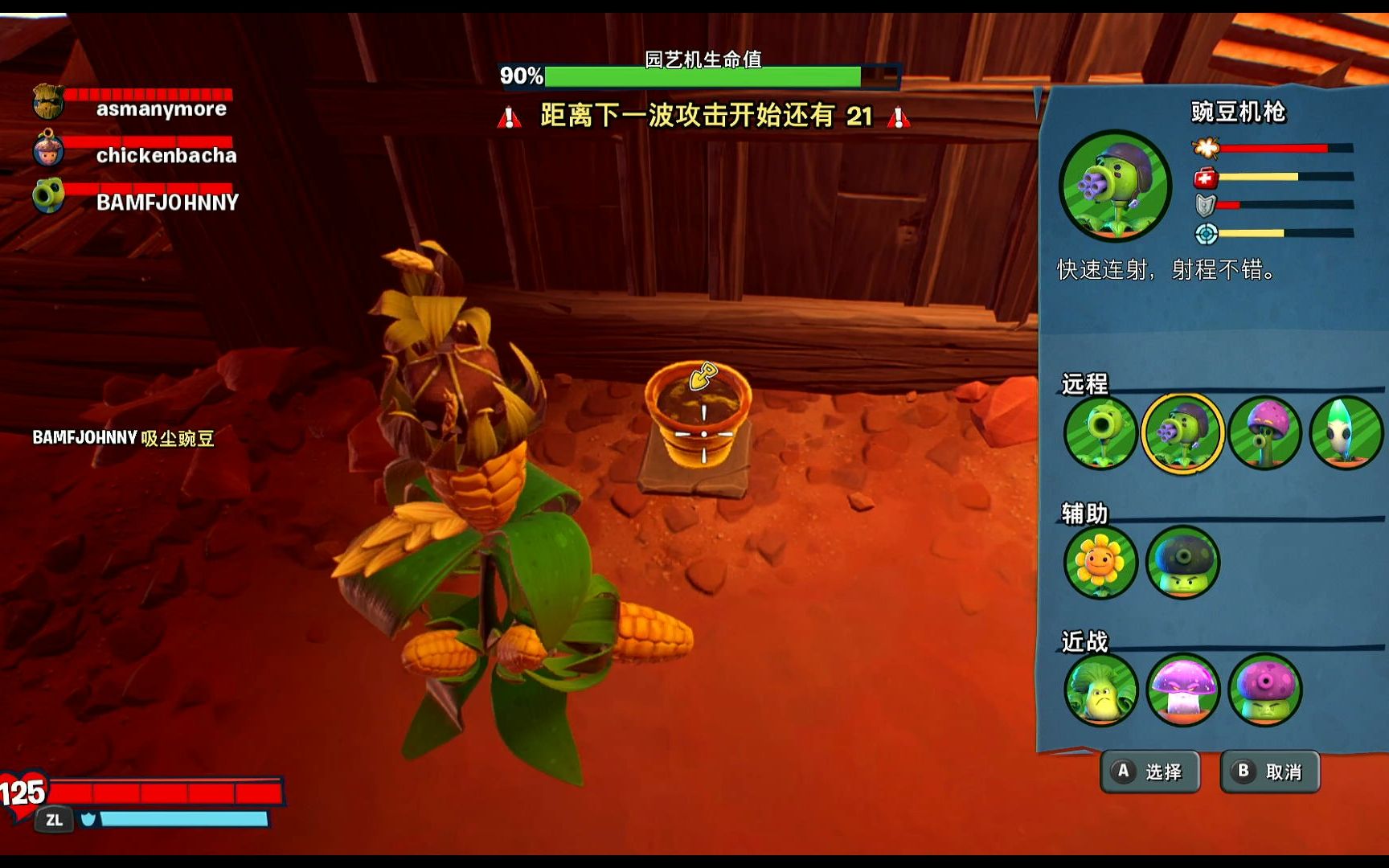Choose the pink glowing mushroom melee plant
This screenshot has height=868, width=1389.
[1182, 690]
